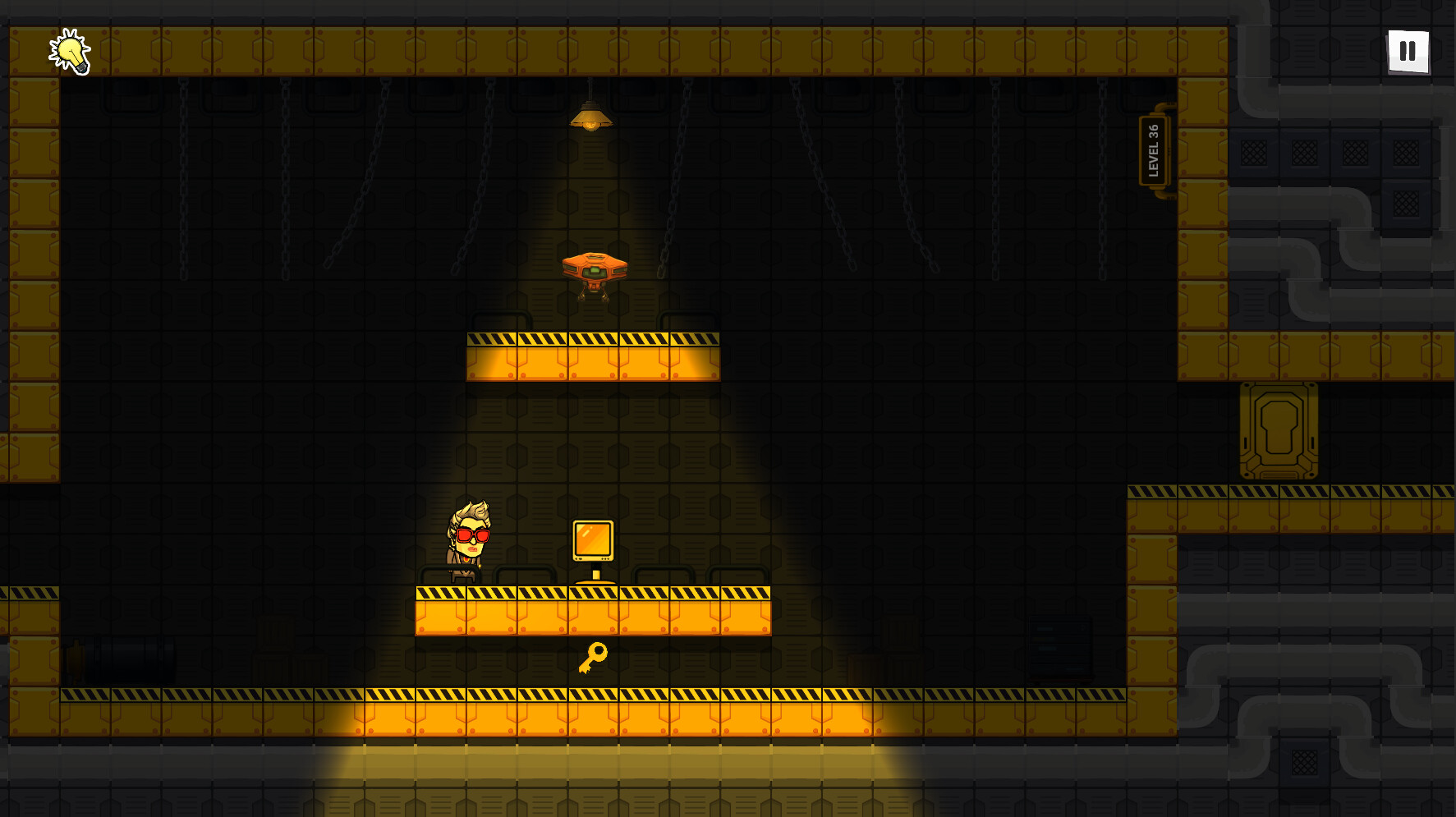Click the hint lightbulb icon

[69, 52]
